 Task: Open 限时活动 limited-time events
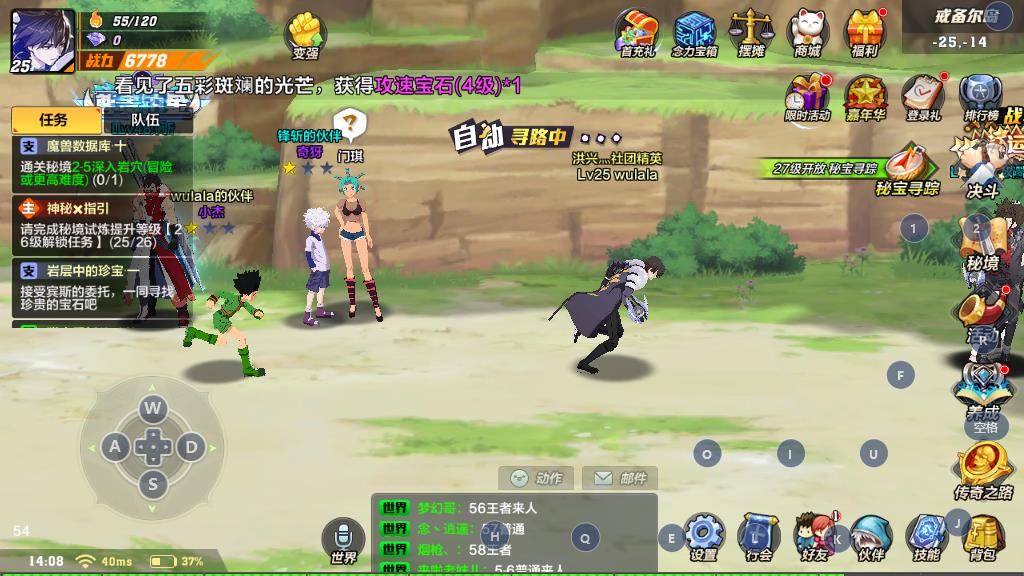[807, 97]
